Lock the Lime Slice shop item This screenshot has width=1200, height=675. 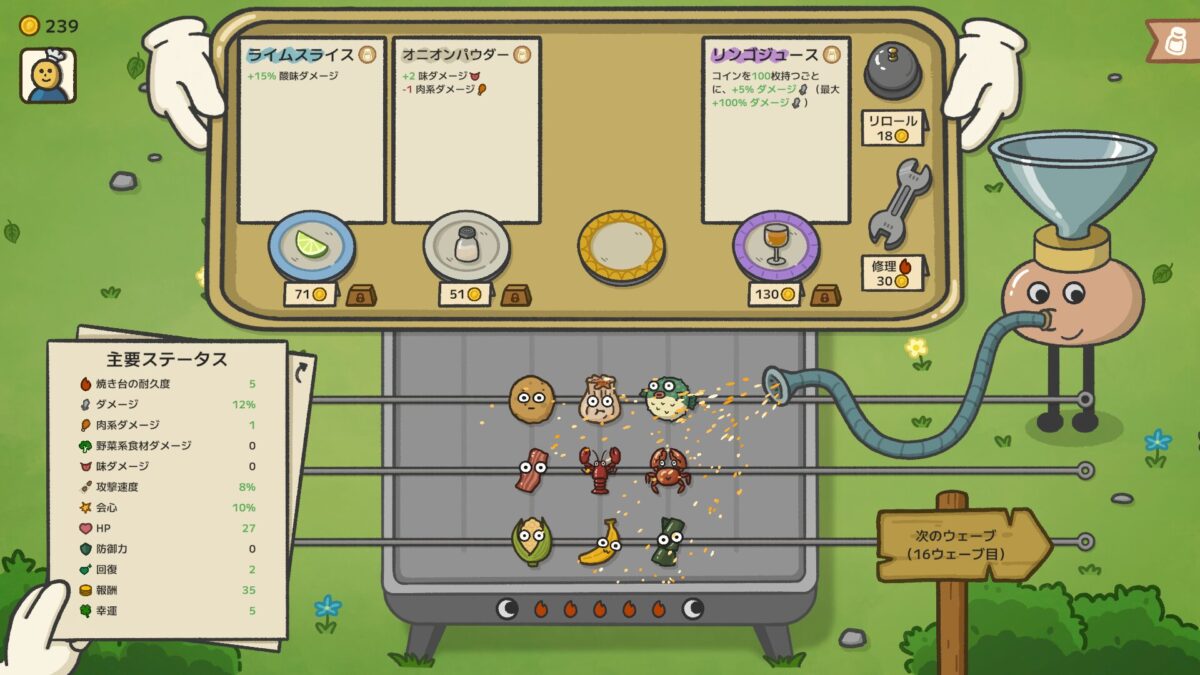(x=361, y=295)
